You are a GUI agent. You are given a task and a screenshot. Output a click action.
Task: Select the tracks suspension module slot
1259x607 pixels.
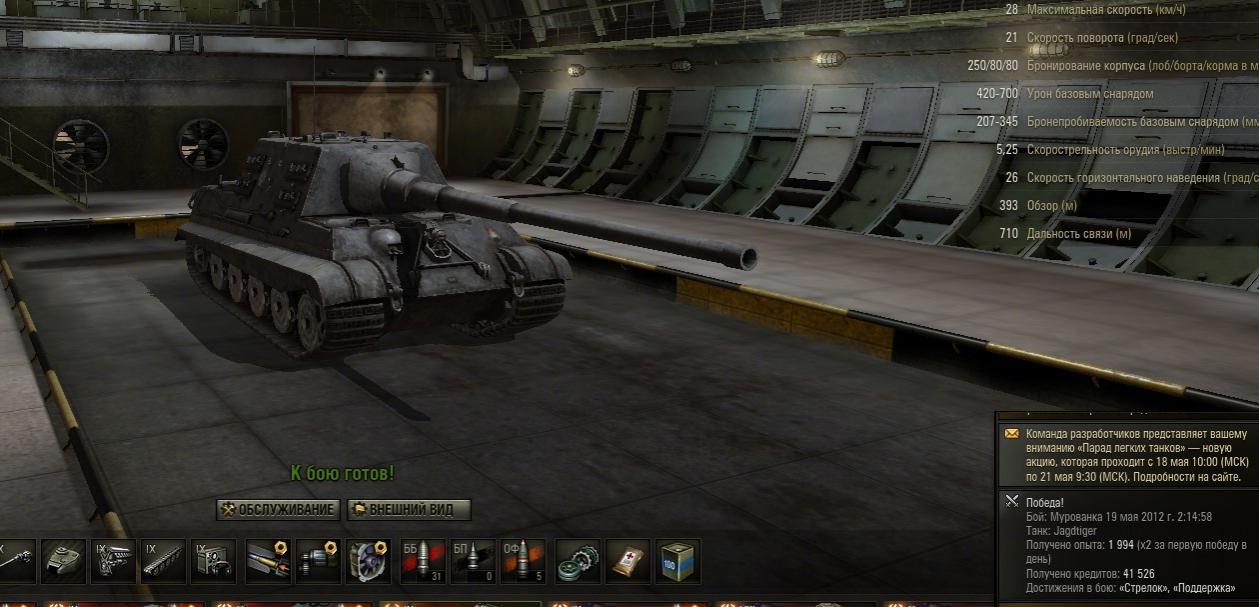coord(163,561)
